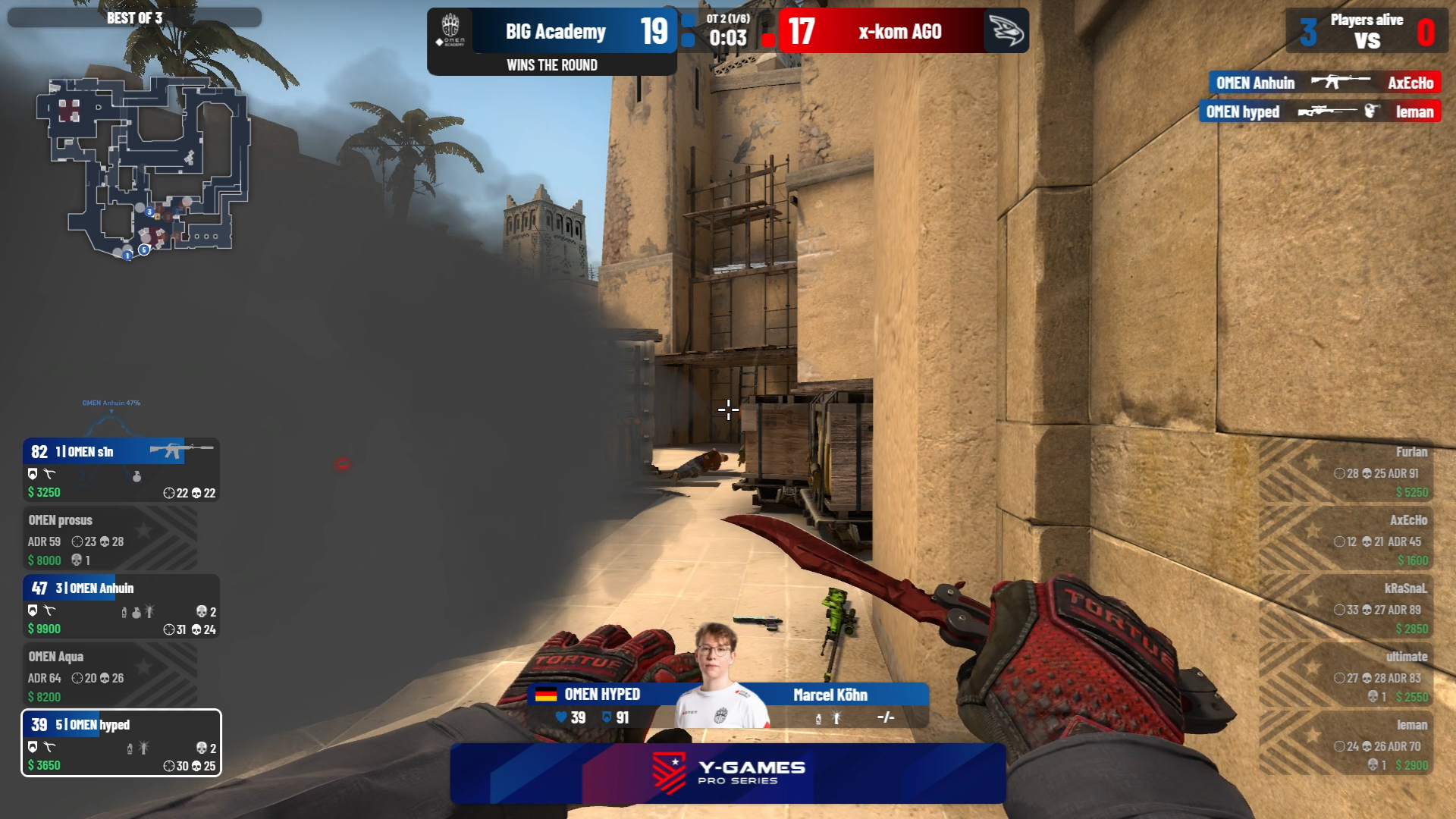Click the Marcel Köhn player cam portrait
The width and height of the screenshot is (1456, 819).
pos(717,675)
